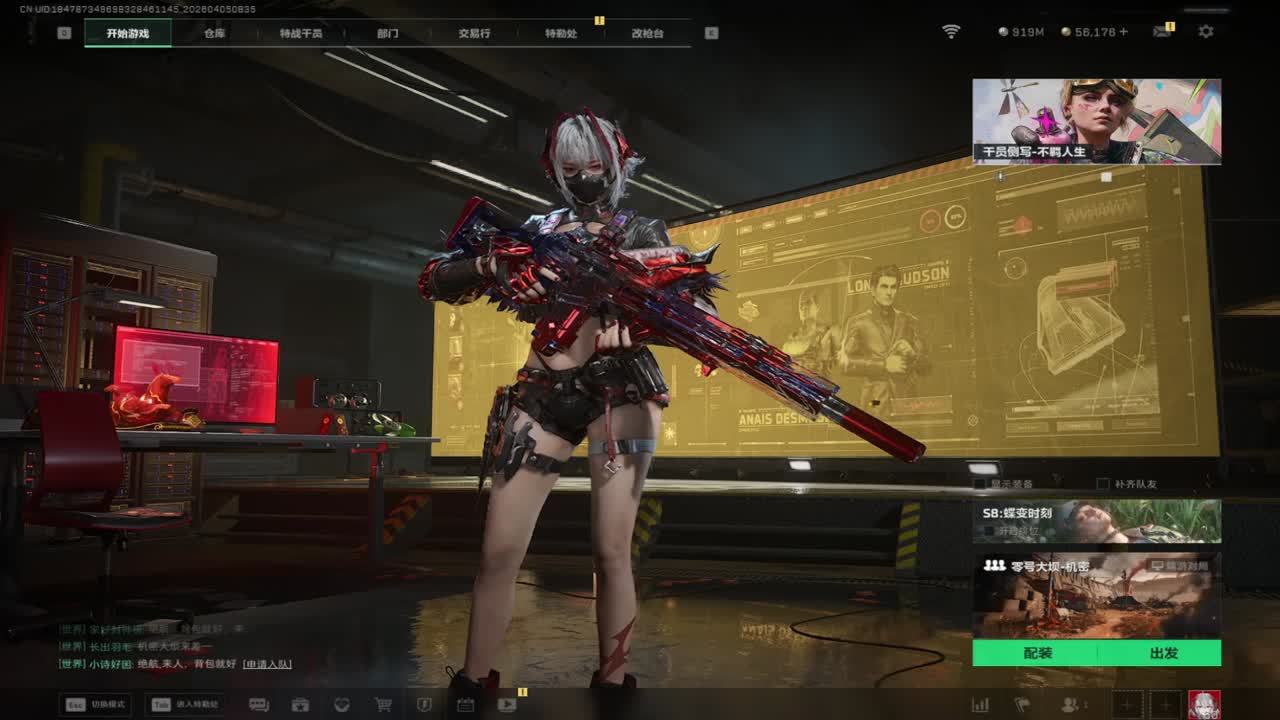Open the mail envelope icon
This screenshot has height=720, width=1280.
[1162, 32]
